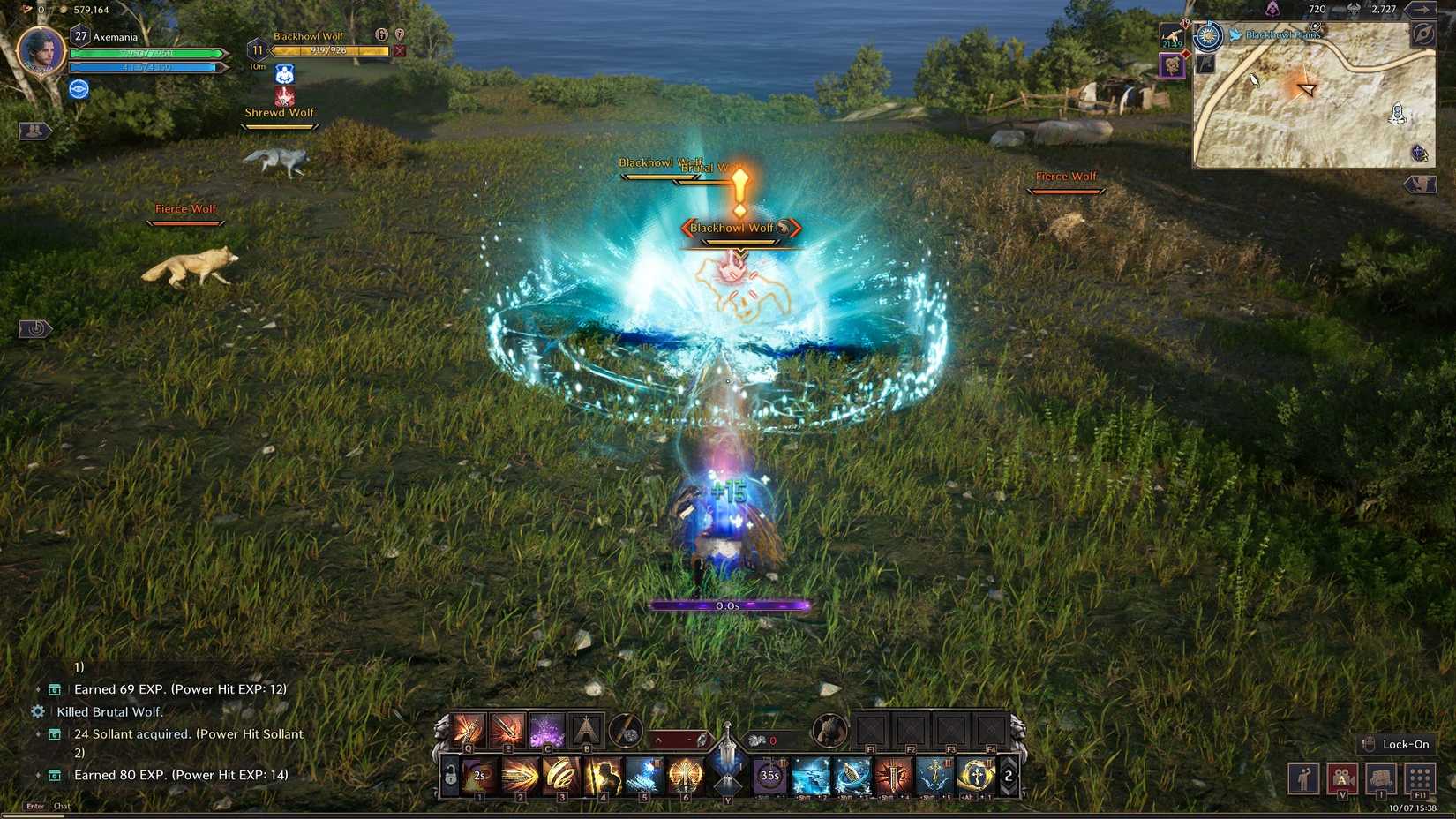Dismiss Blackhowl Wolf frame with red X

click(399, 50)
